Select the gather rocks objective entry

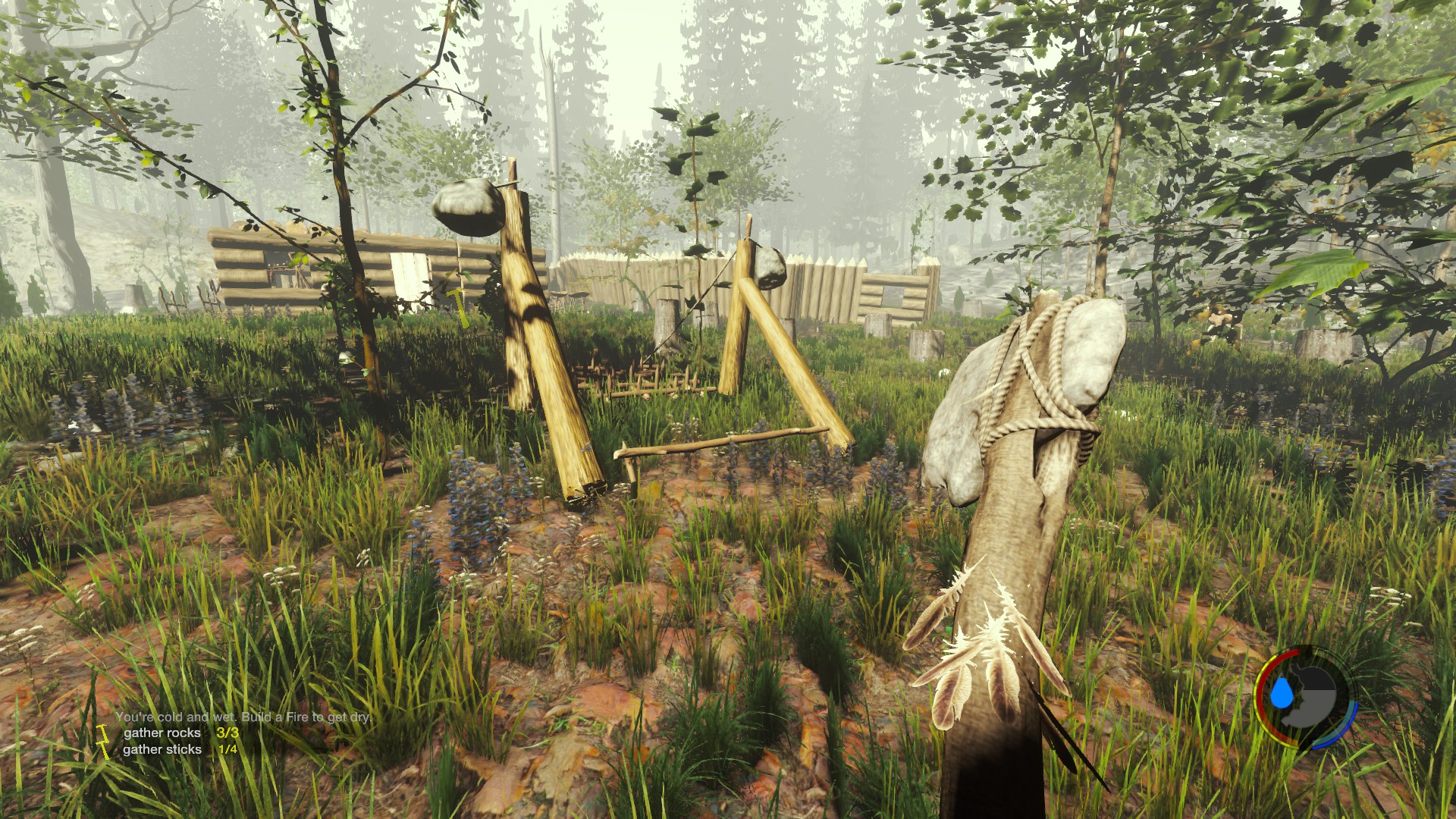162,733
